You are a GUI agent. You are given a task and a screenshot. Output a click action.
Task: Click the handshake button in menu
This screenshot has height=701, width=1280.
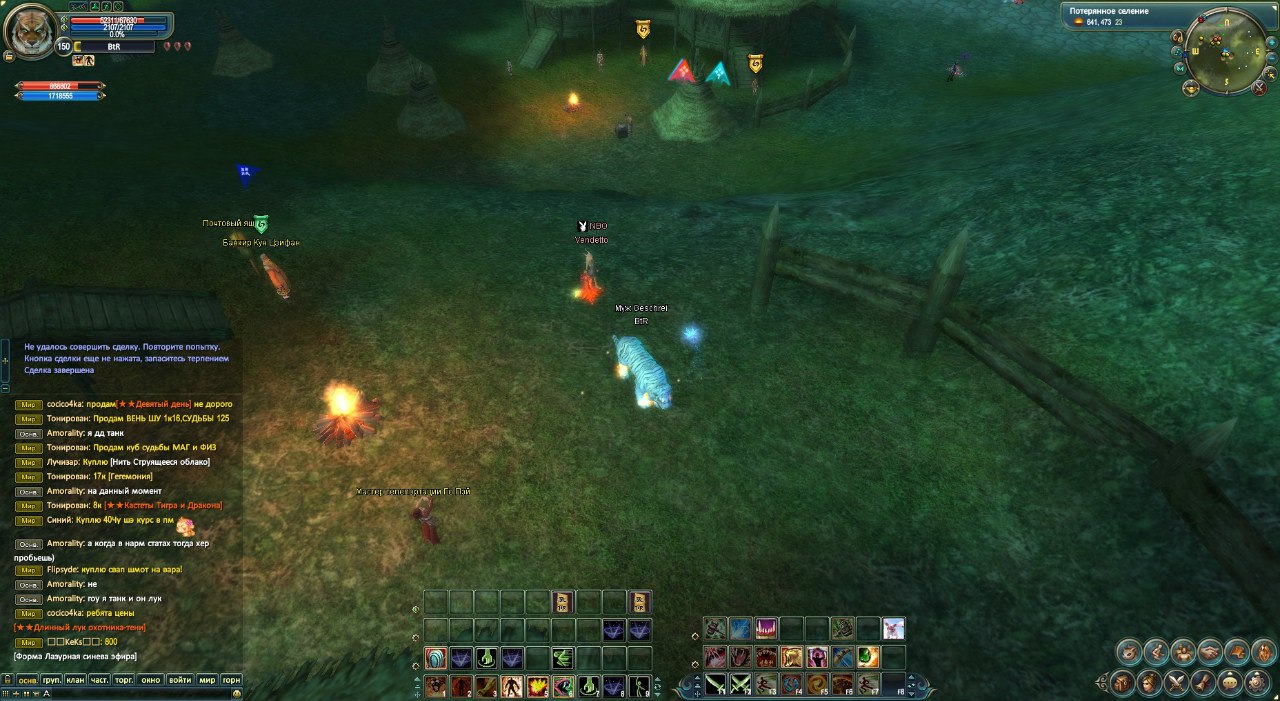point(1210,652)
